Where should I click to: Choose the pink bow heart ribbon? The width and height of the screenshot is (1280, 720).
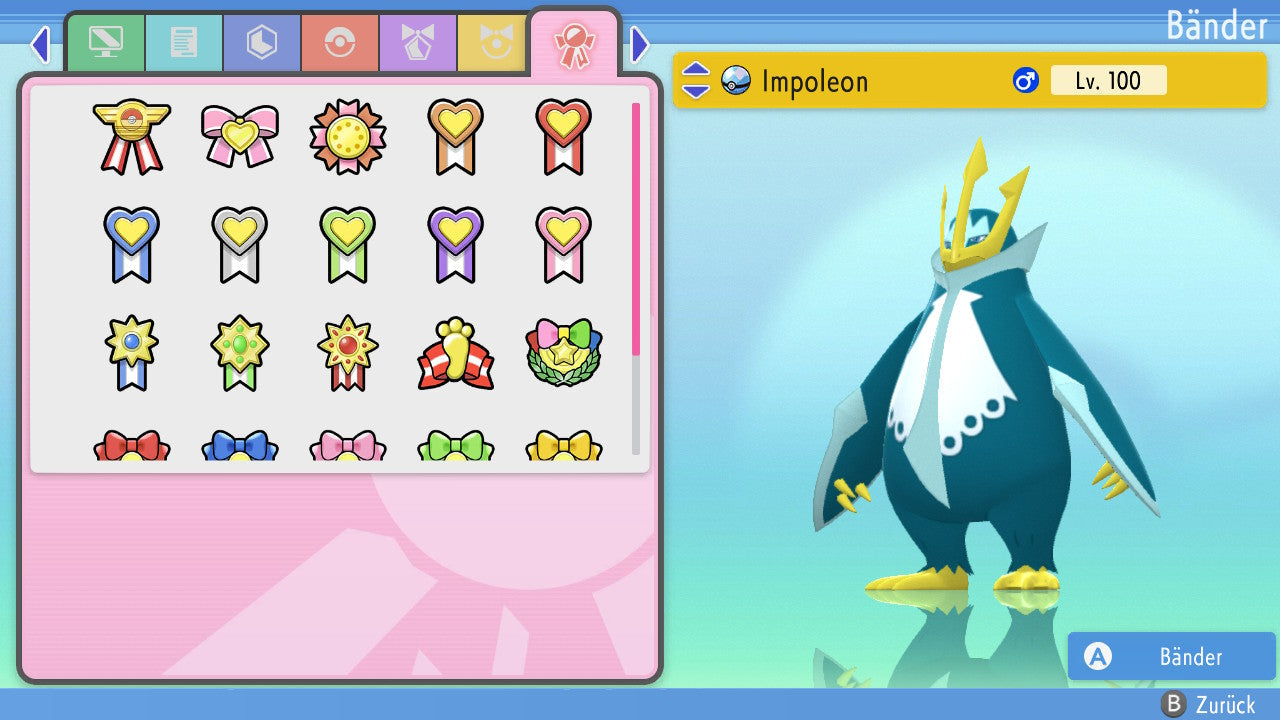click(x=240, y=135)
